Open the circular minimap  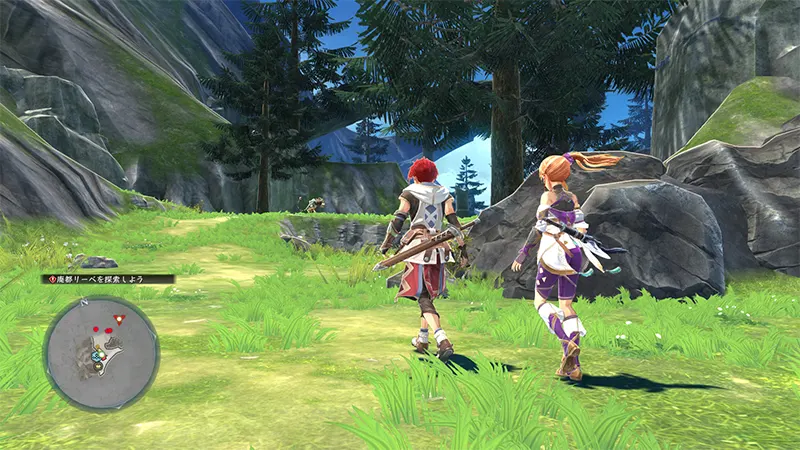[x=101, y=353]
